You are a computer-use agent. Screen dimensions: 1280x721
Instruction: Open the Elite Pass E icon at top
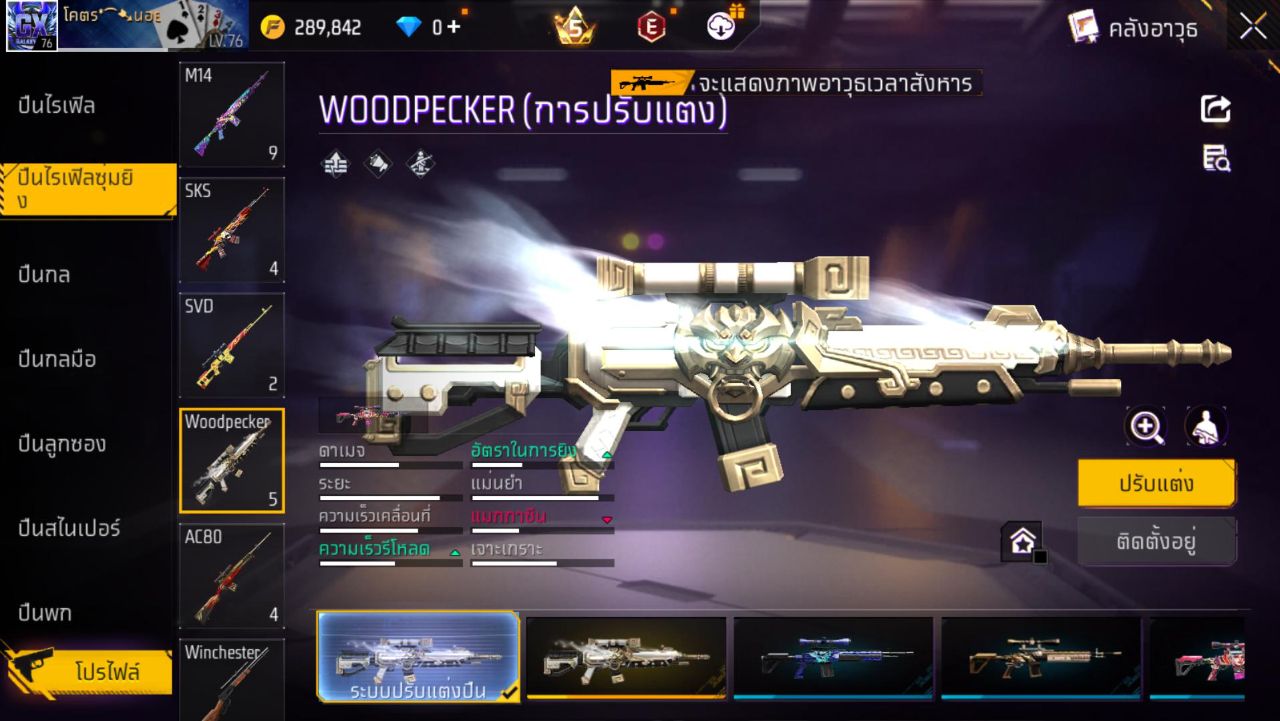pyautogui.click(x=652, y=27)
